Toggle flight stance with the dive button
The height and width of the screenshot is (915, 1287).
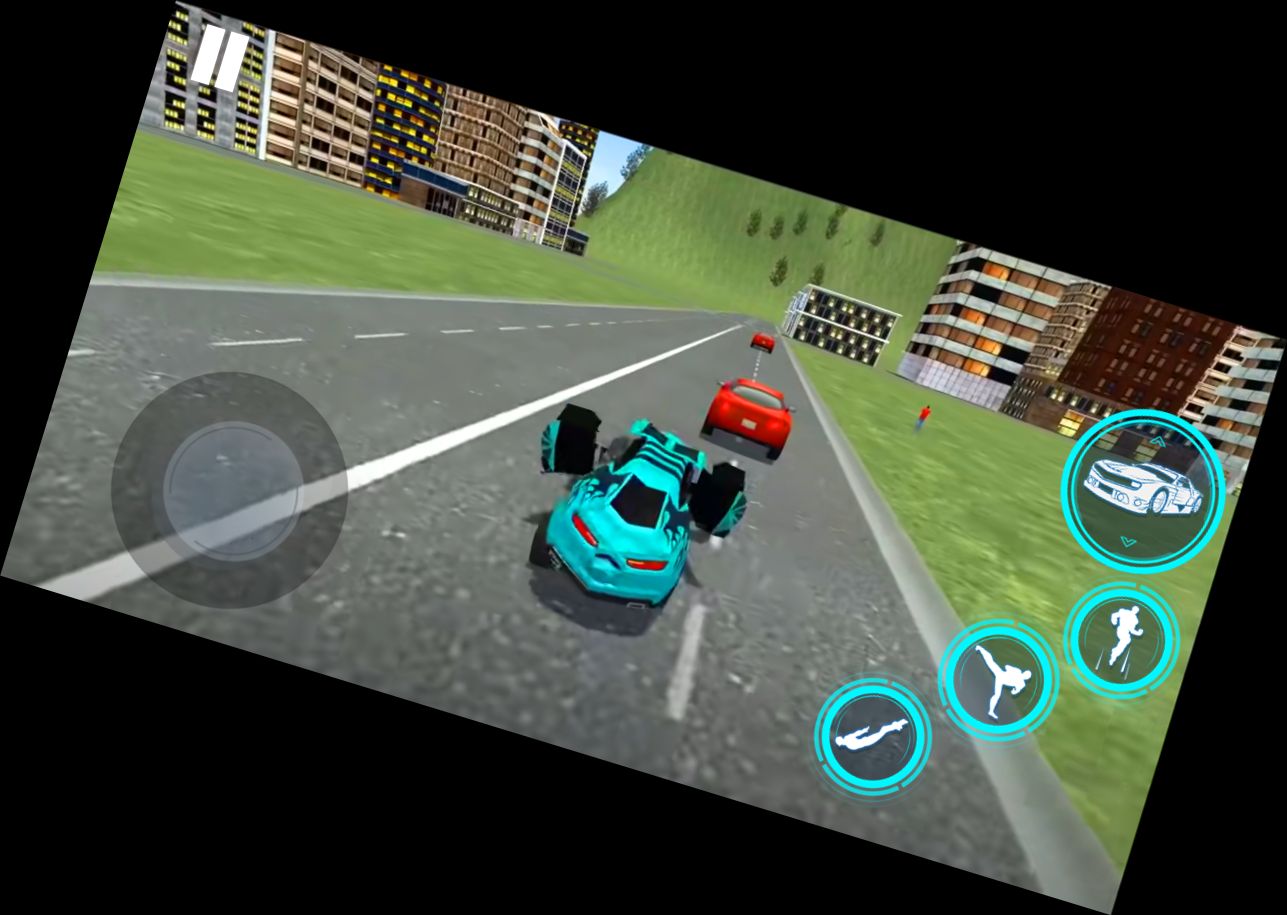[870, 737]
